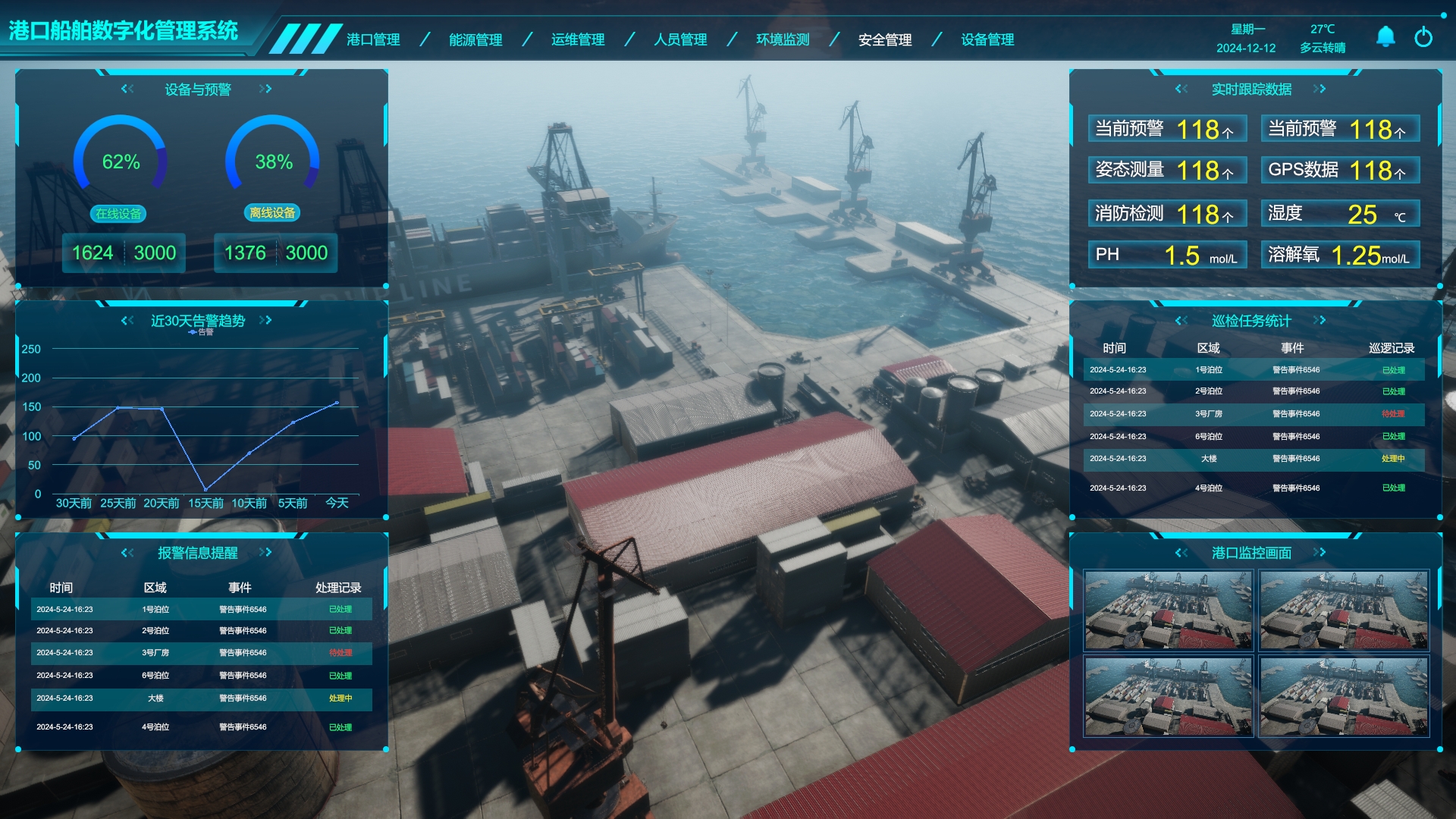
Task: Select the 在线设备 label button
Action: tap(118, 214)
